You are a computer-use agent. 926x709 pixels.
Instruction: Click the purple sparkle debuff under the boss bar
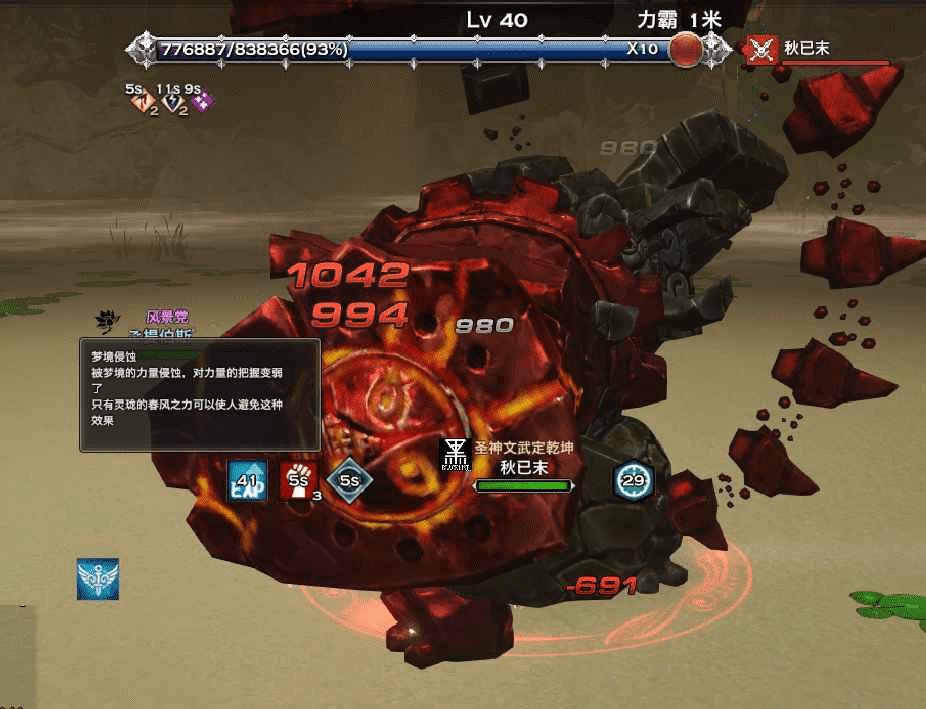click(x=201, y=102)
